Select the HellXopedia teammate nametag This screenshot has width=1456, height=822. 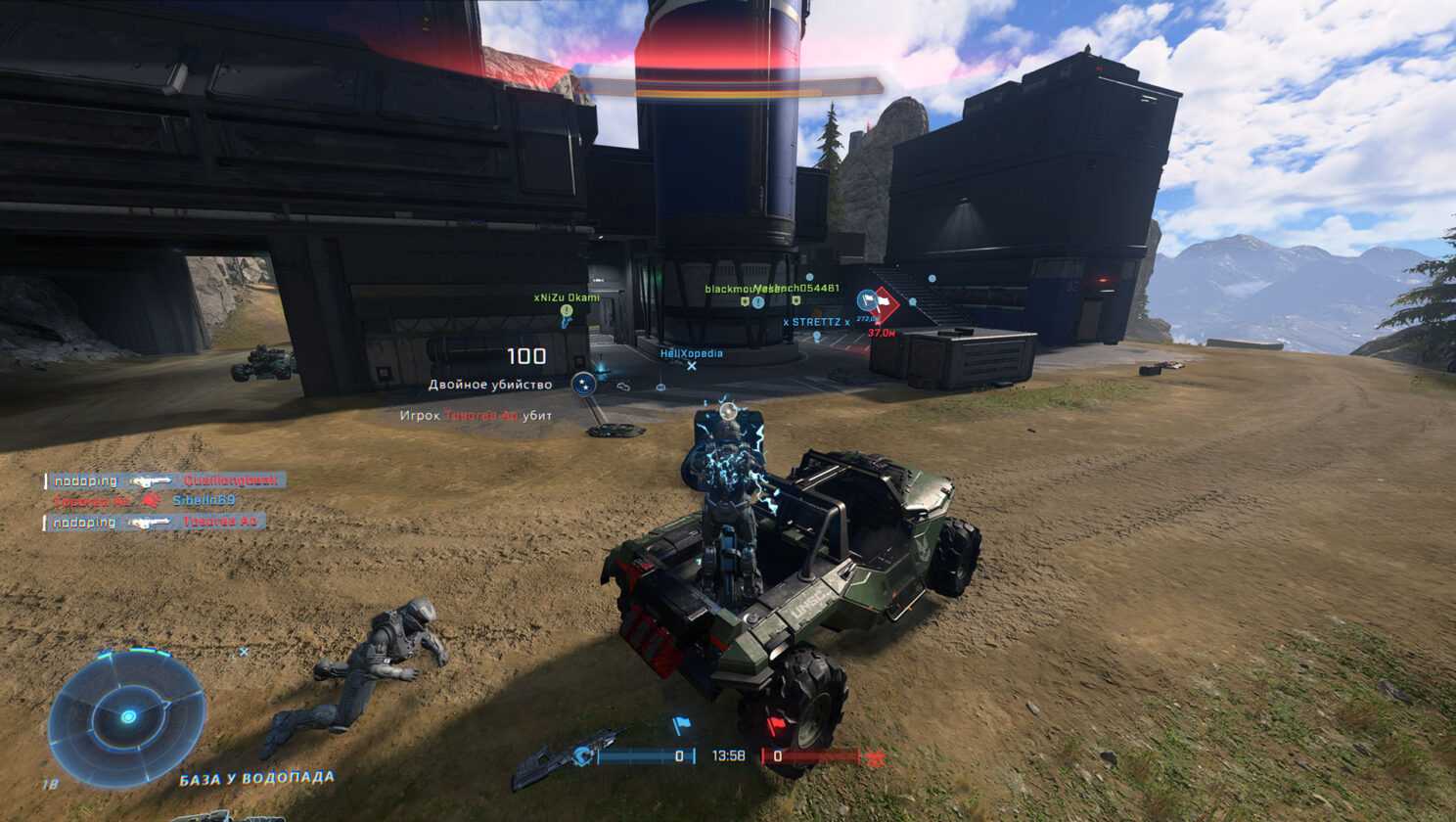[691, 353]
